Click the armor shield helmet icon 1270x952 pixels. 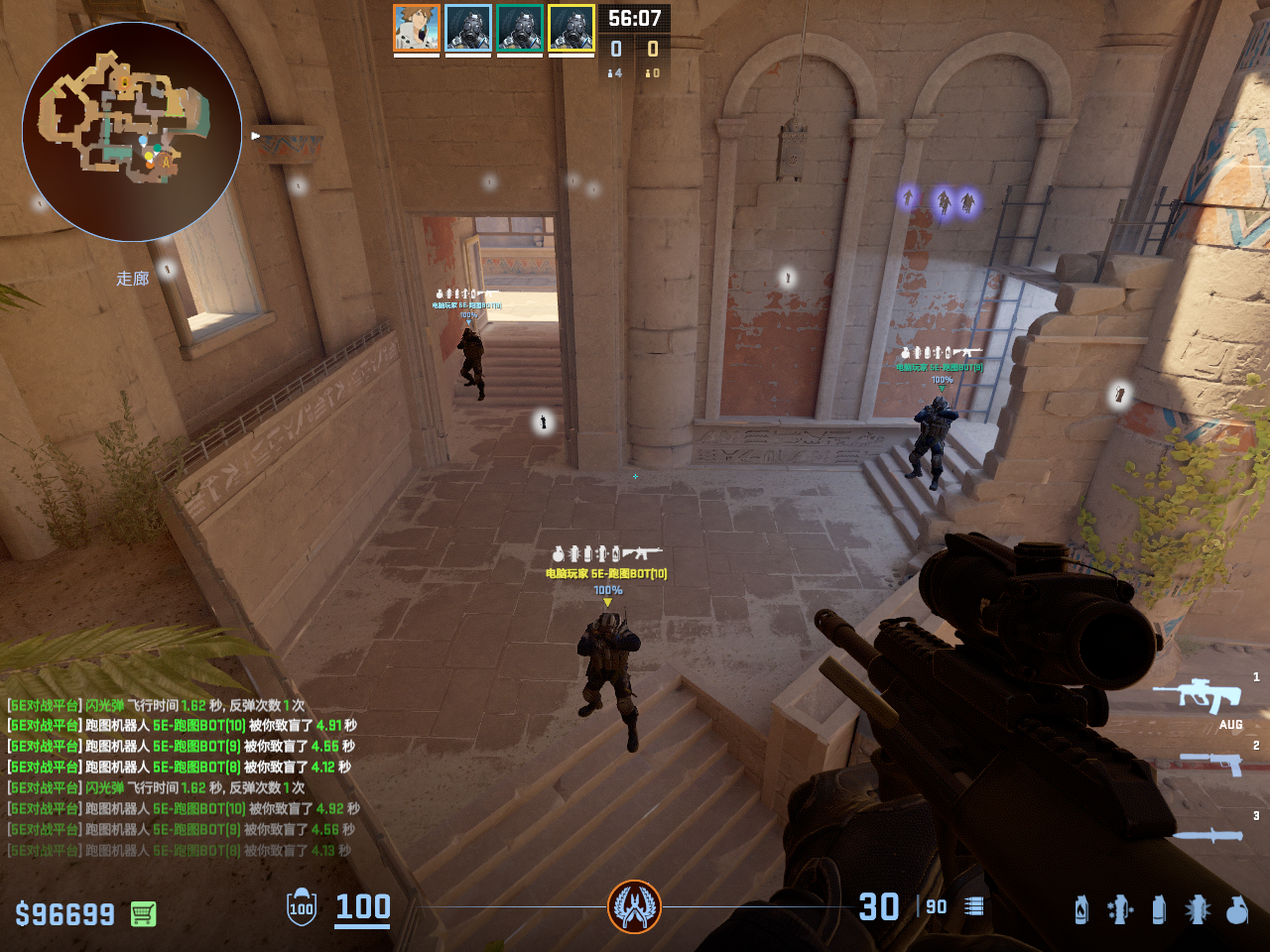302,907
